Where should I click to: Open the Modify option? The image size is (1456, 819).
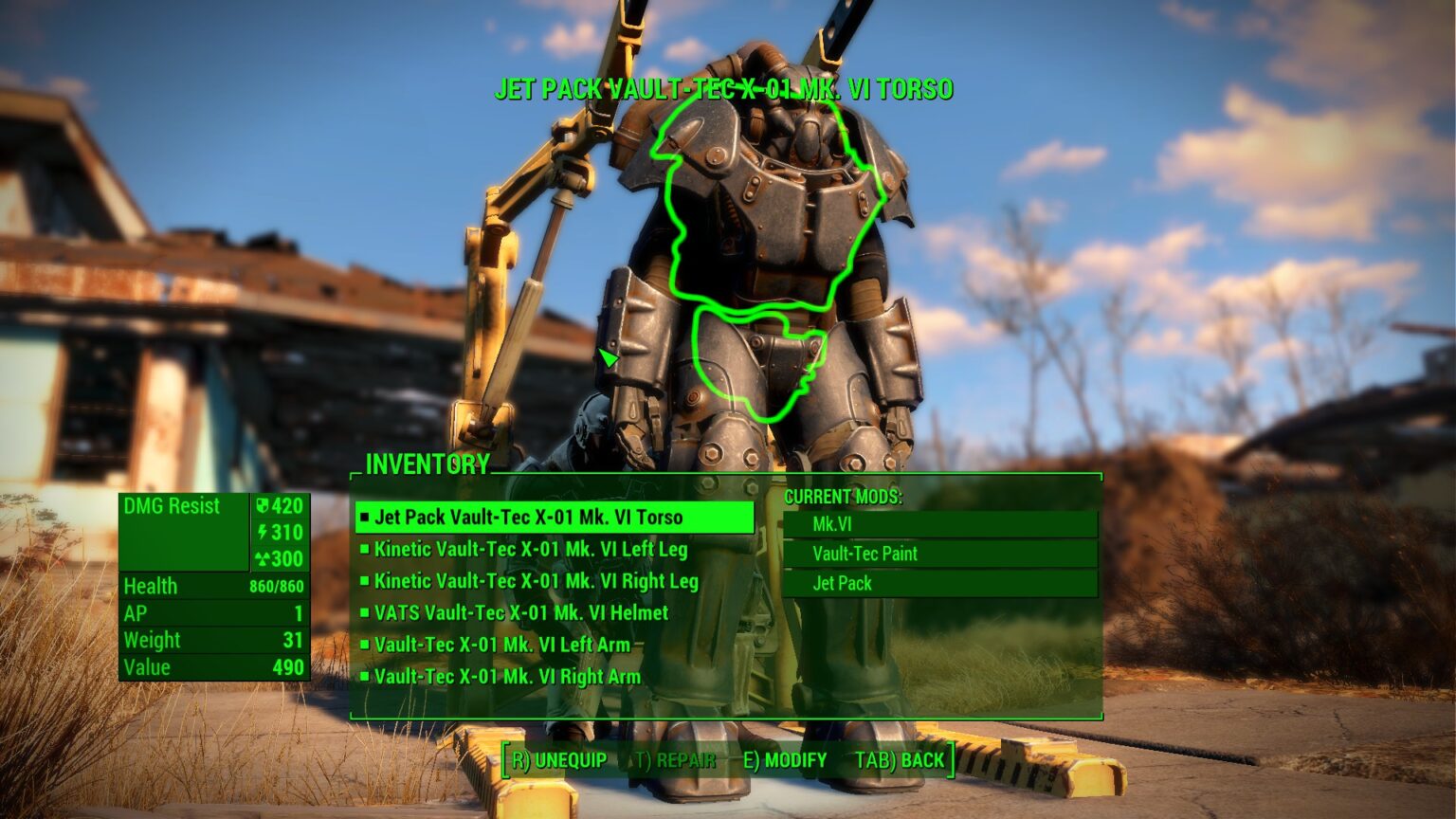(785, 760)
